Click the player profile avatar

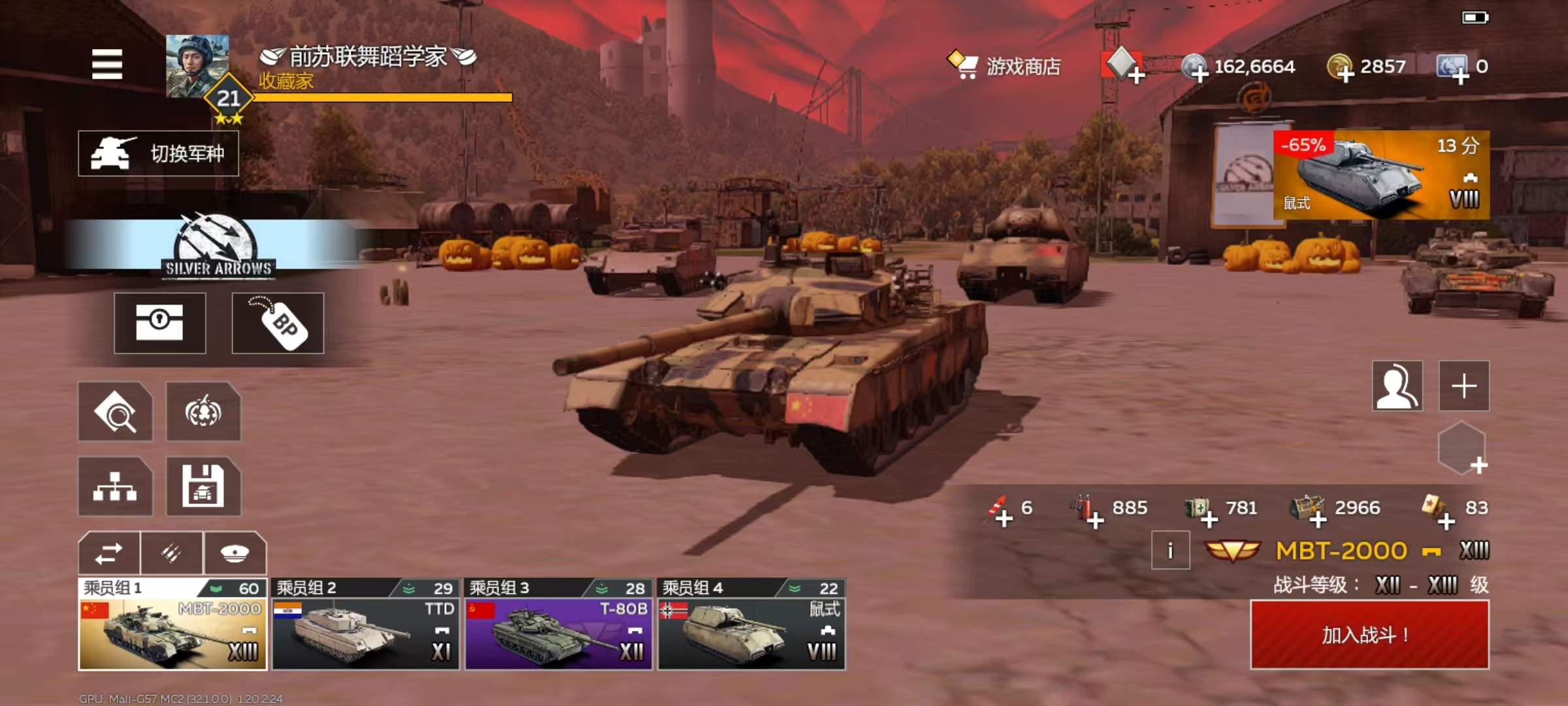197,67
